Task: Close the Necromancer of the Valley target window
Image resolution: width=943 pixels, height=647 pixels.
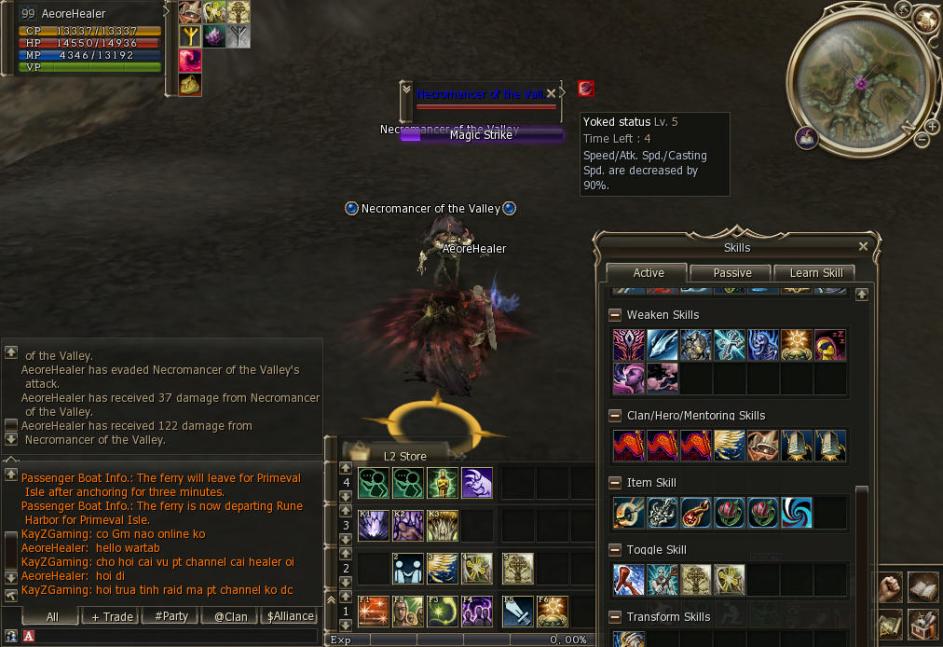Action: (x=551, y=94)
